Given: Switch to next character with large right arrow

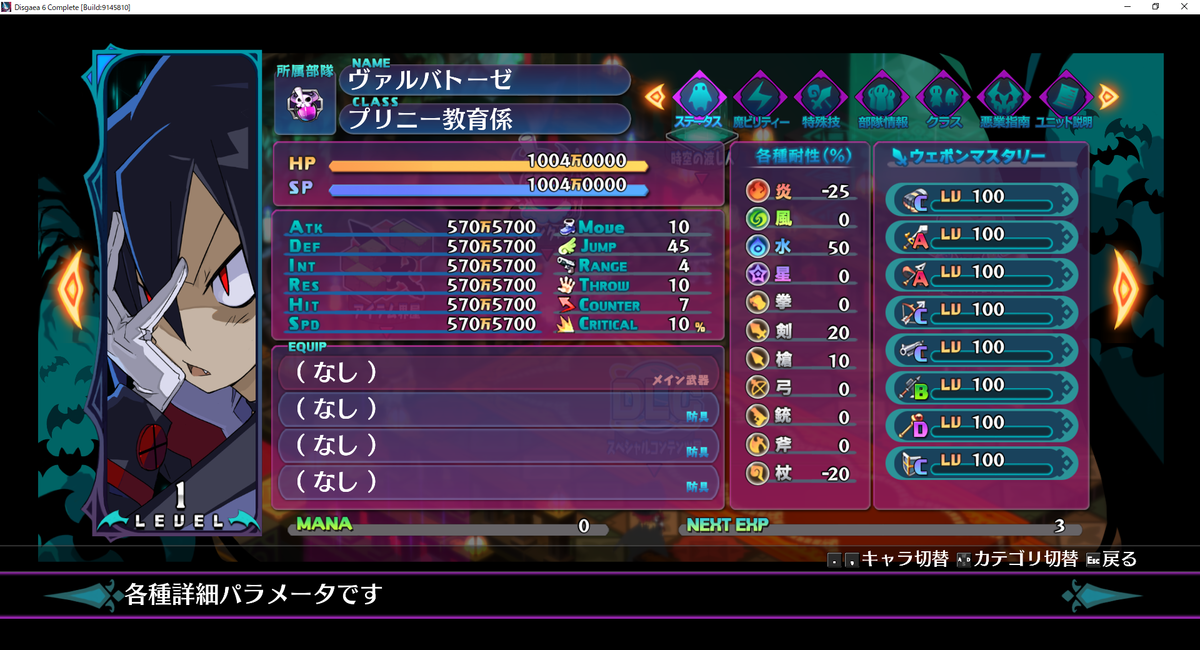Looking at the screenshot, I should tap(1126, 290).
